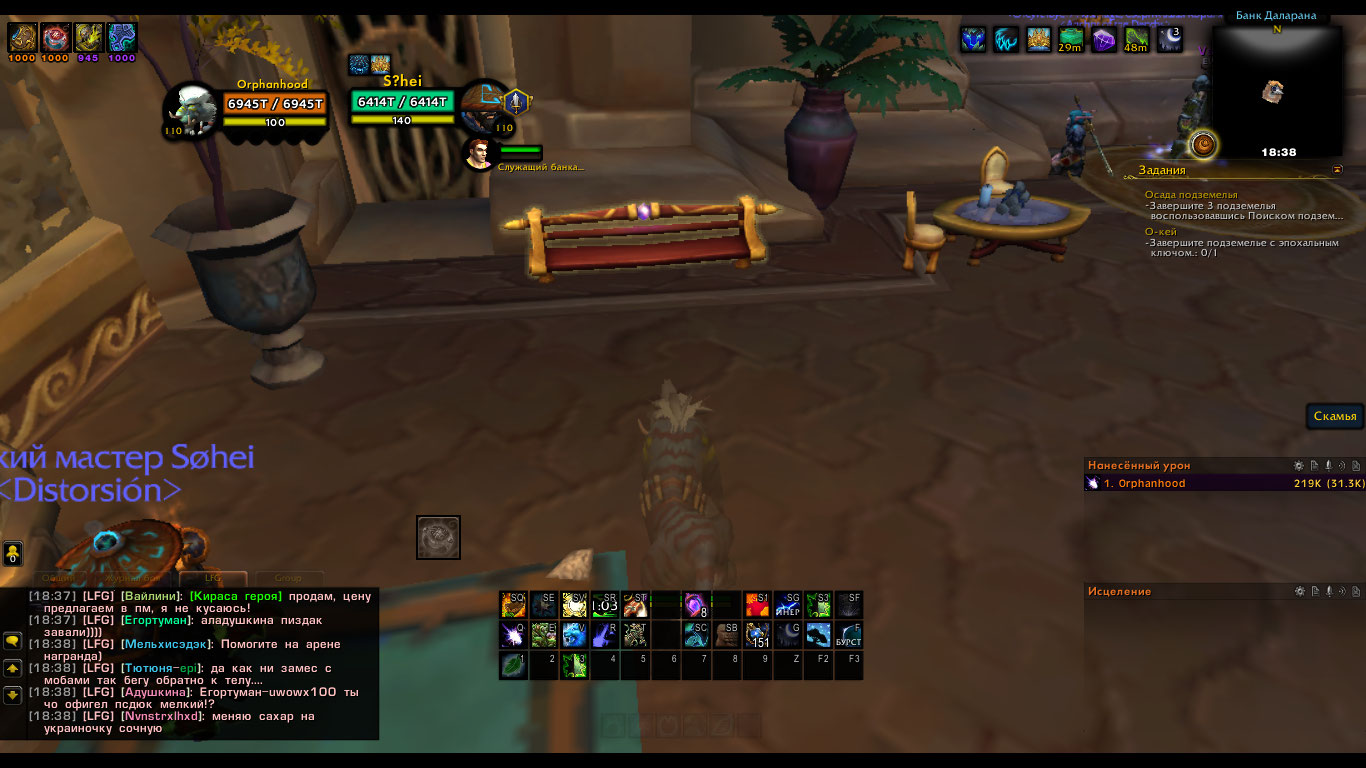Click the round garrison report button

[1204, 145]
